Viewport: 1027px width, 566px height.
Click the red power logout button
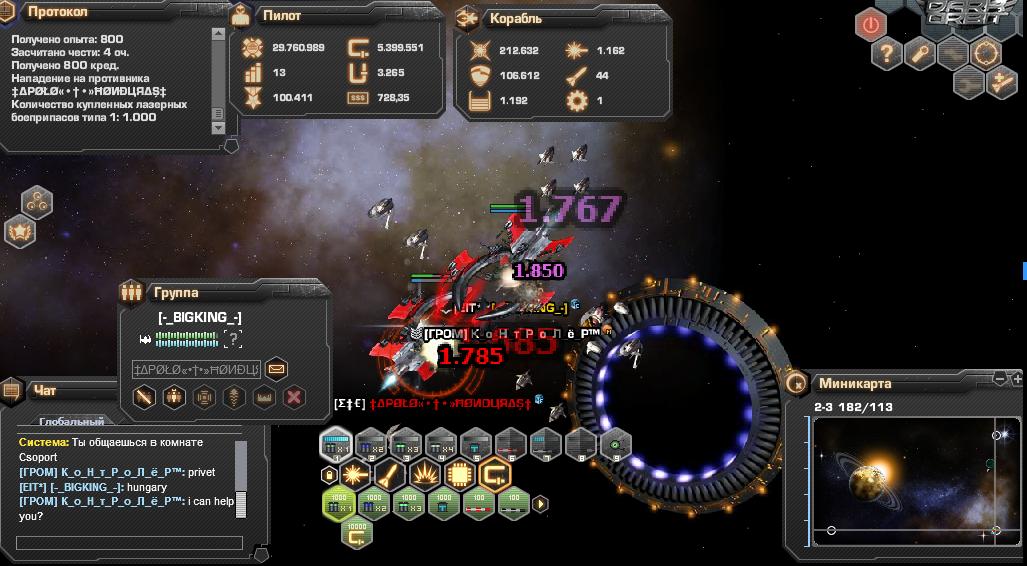[871, 24]
